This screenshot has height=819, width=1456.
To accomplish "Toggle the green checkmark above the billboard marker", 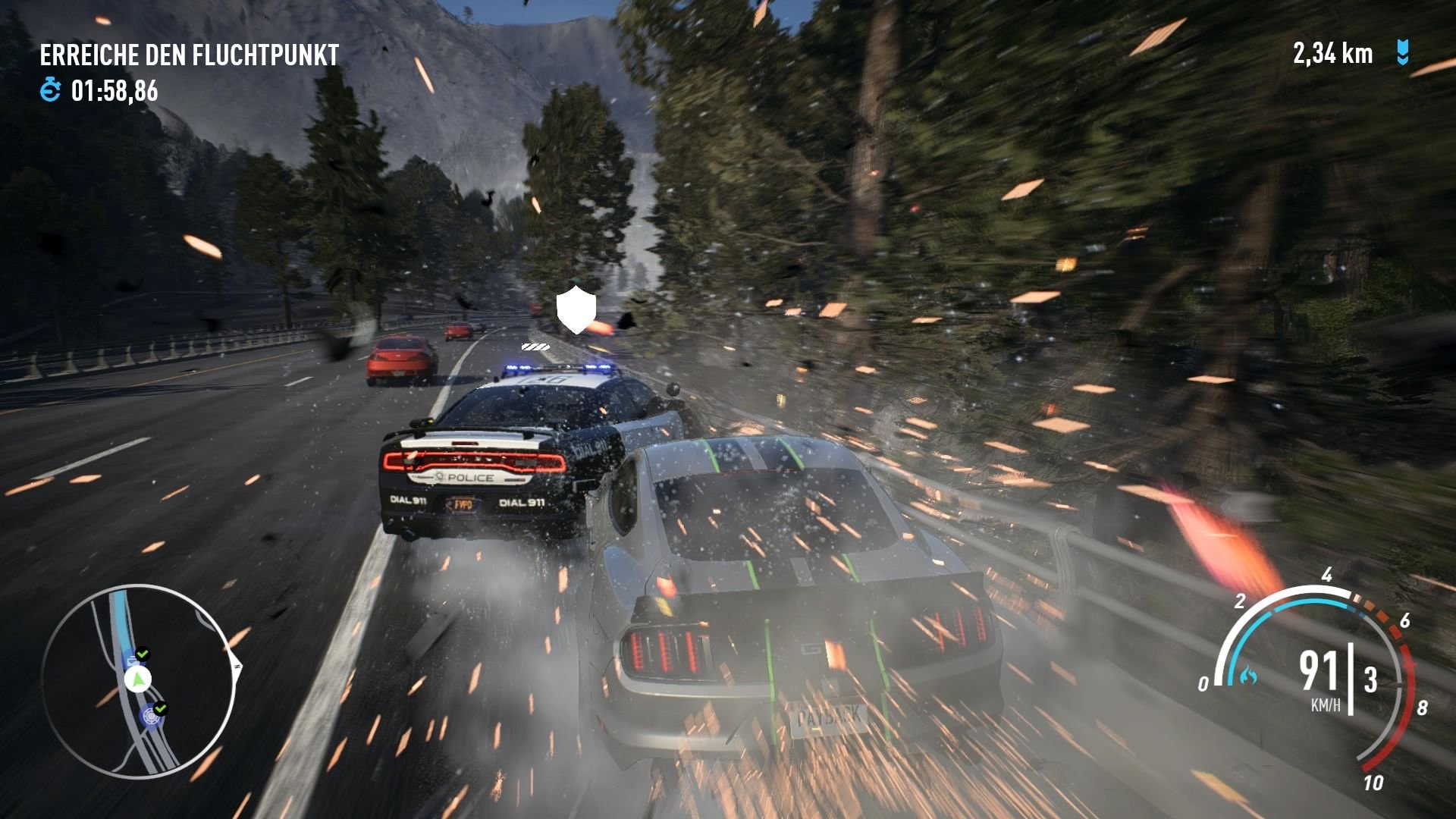I will [142, 654].
